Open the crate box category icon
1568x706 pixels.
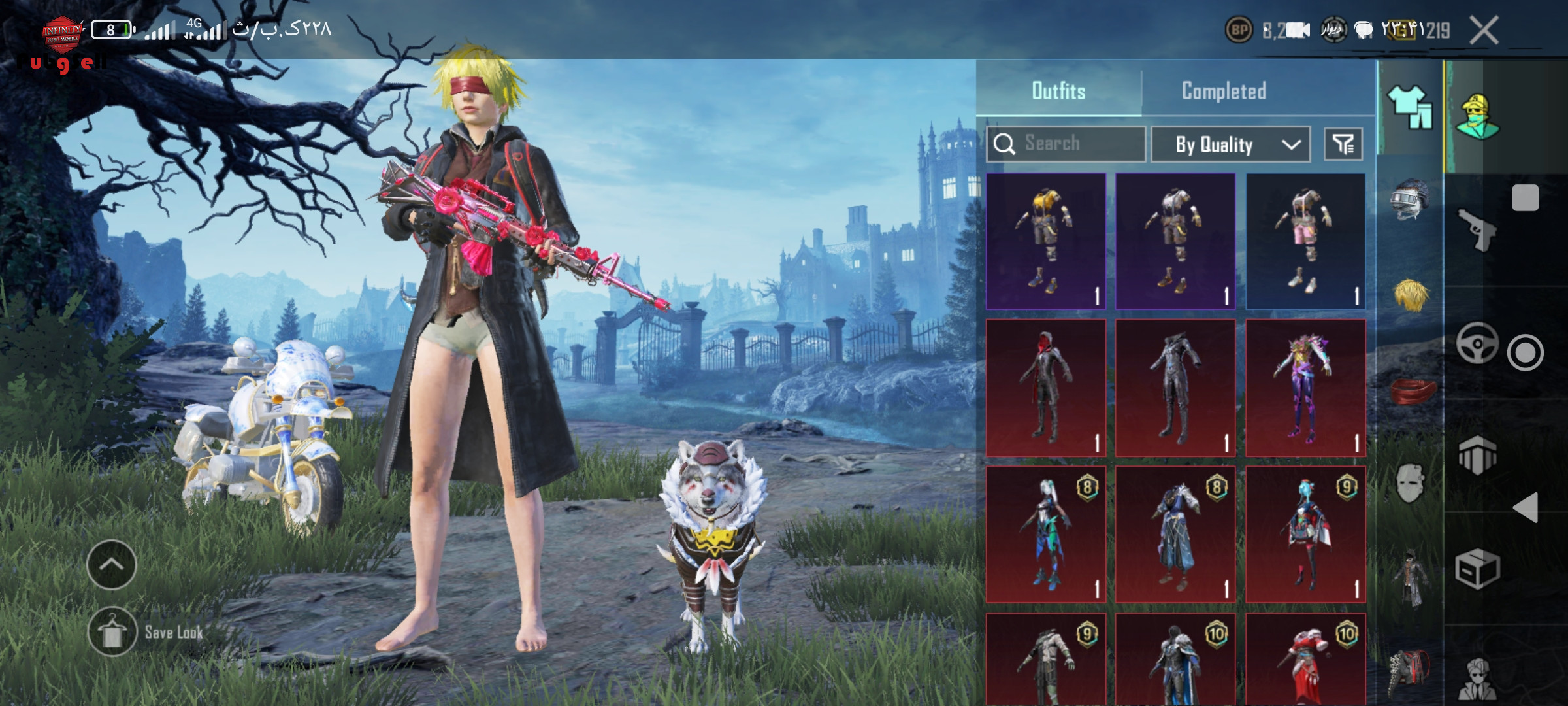pos(1477,569)
